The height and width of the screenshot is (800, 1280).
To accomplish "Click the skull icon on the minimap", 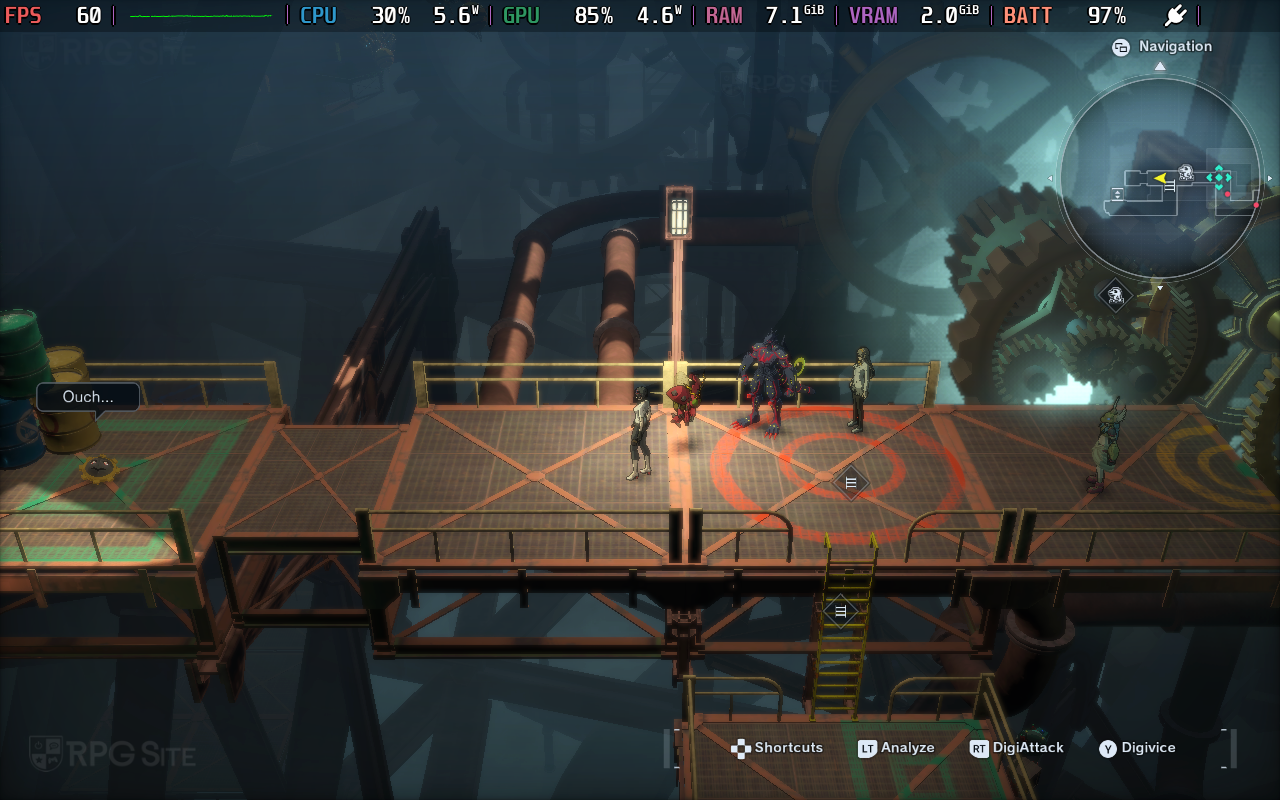I will click(1186, 172).
